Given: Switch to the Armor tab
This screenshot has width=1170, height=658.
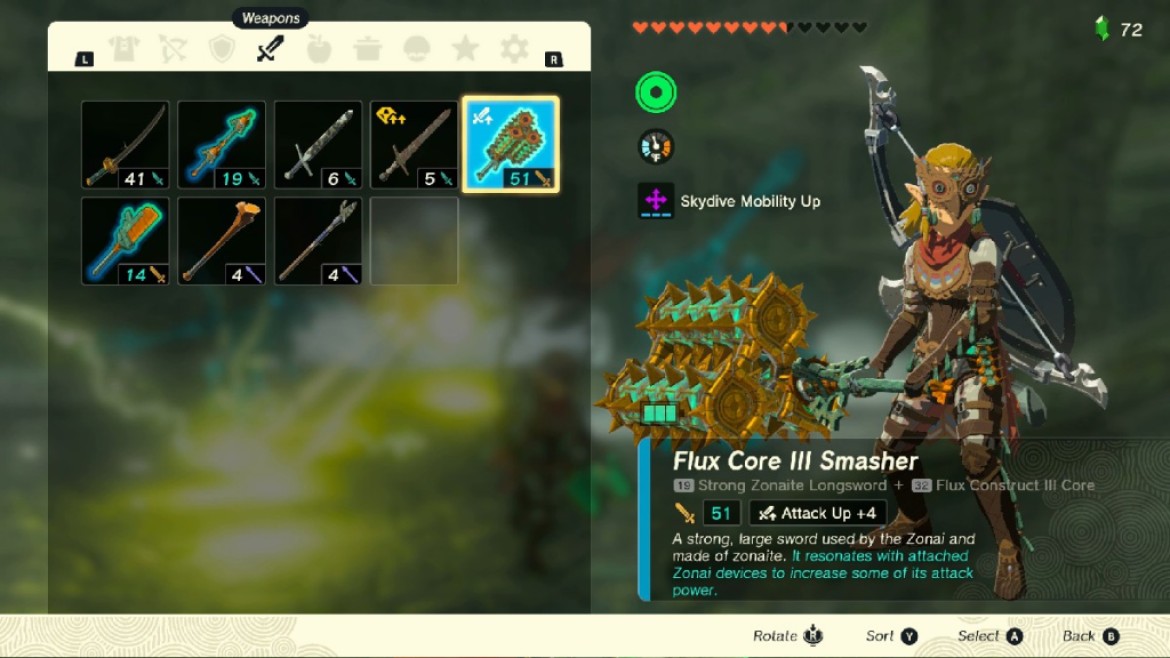Looking at the screenshot, I should [124, 49].
